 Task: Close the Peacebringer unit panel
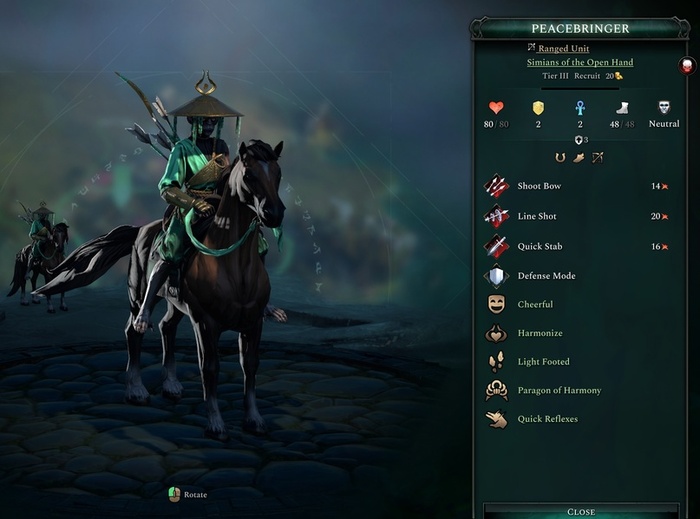point(580,511)
